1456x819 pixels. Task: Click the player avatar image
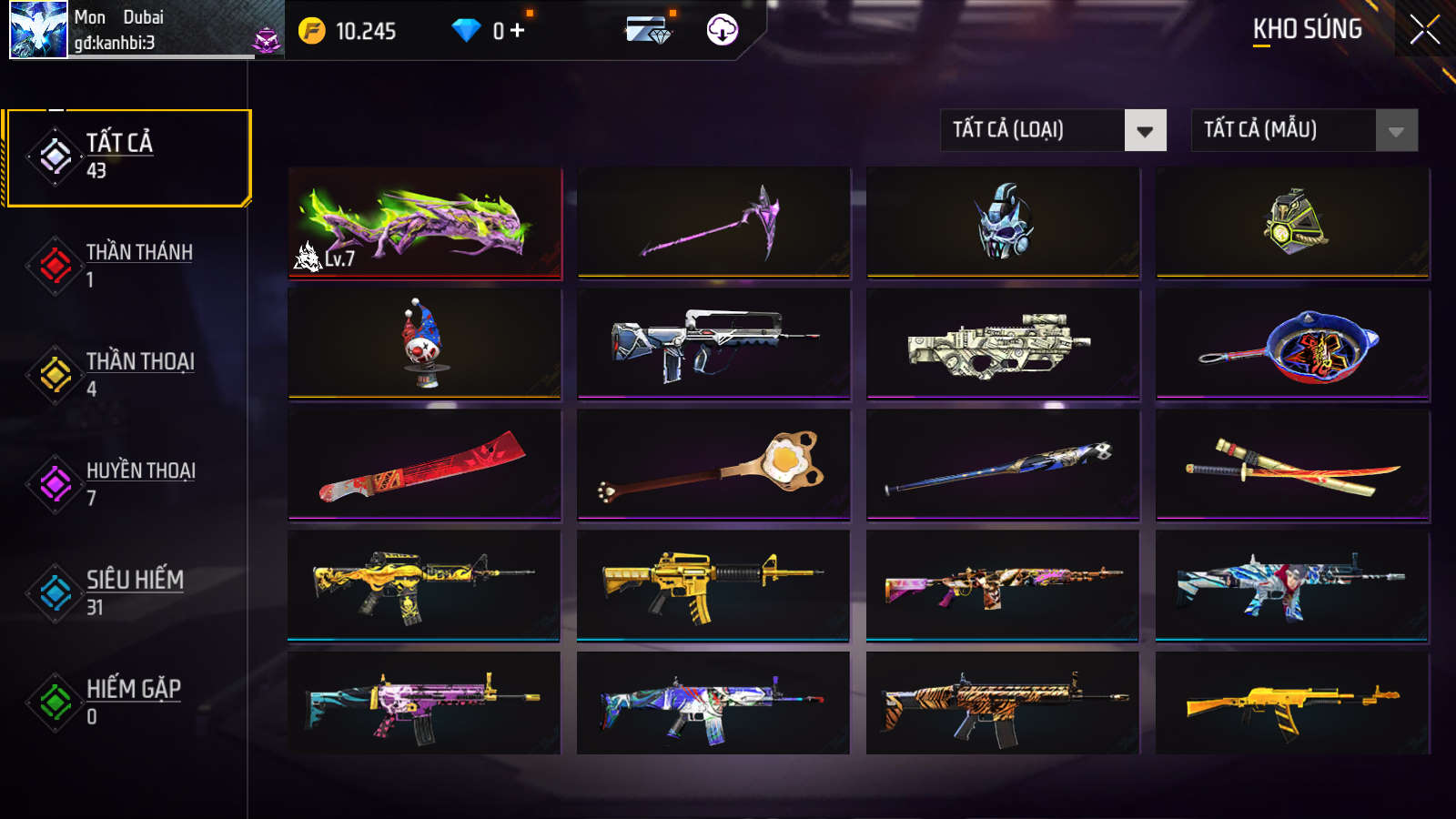[x=36, y=30]
